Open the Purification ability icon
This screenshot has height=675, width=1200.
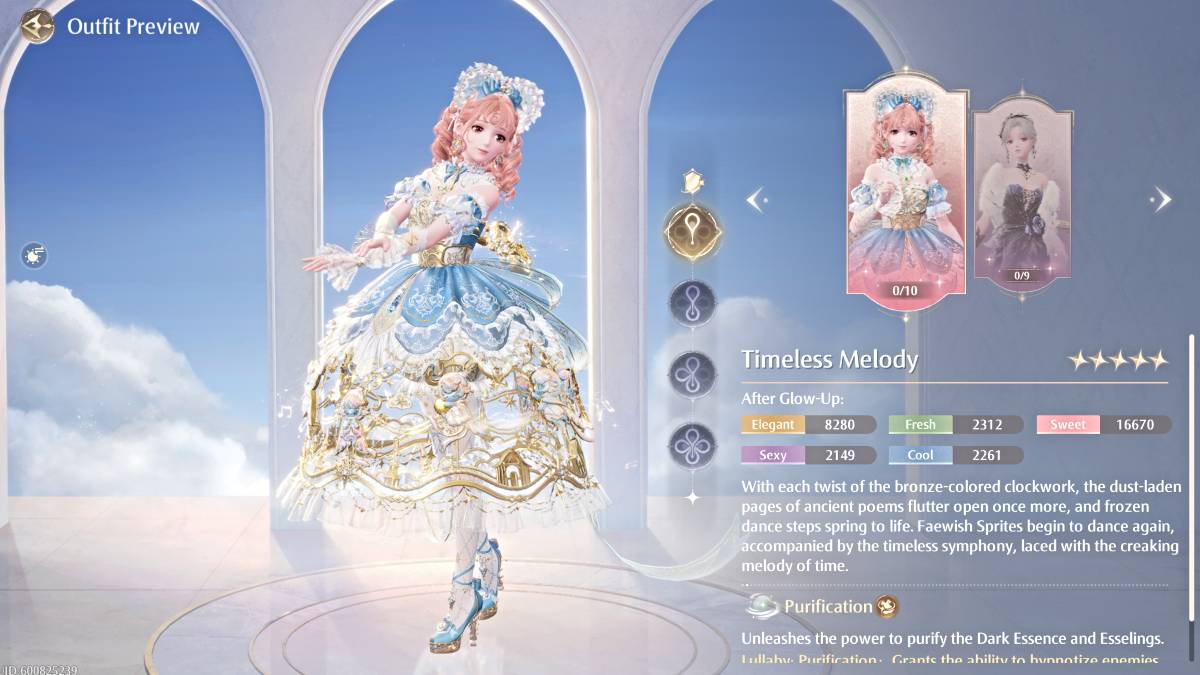point(885,606)
